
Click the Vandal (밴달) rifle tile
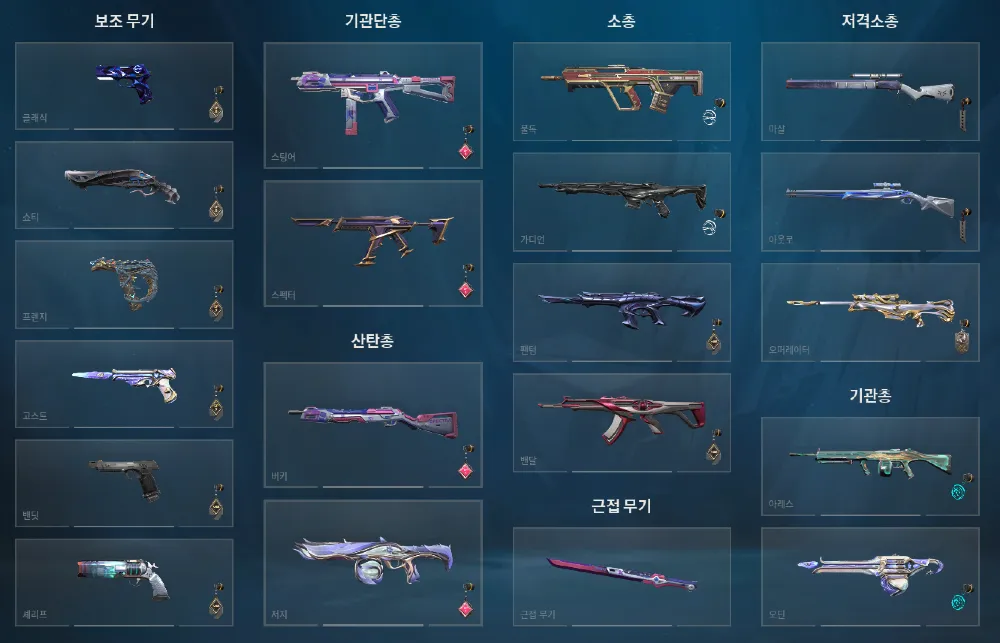622,422
